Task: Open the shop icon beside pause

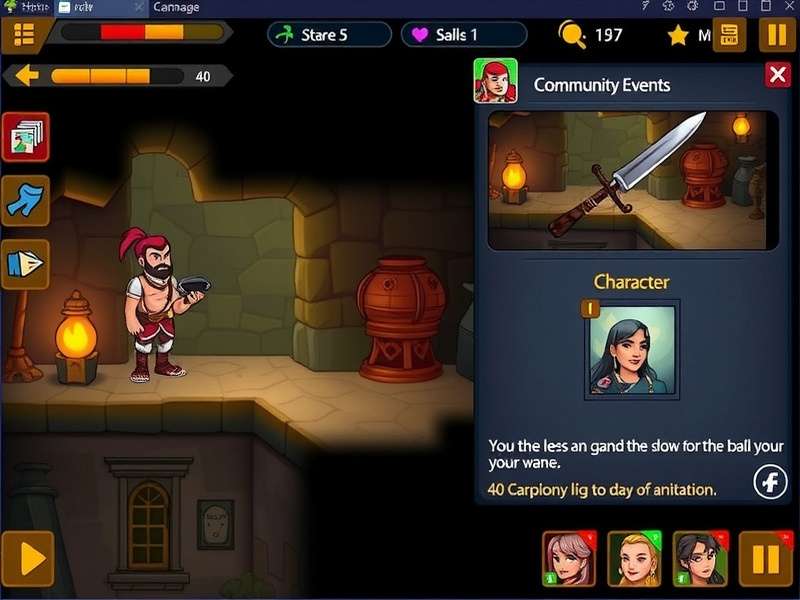Action: pyautogui.click(x=729, y=35)
